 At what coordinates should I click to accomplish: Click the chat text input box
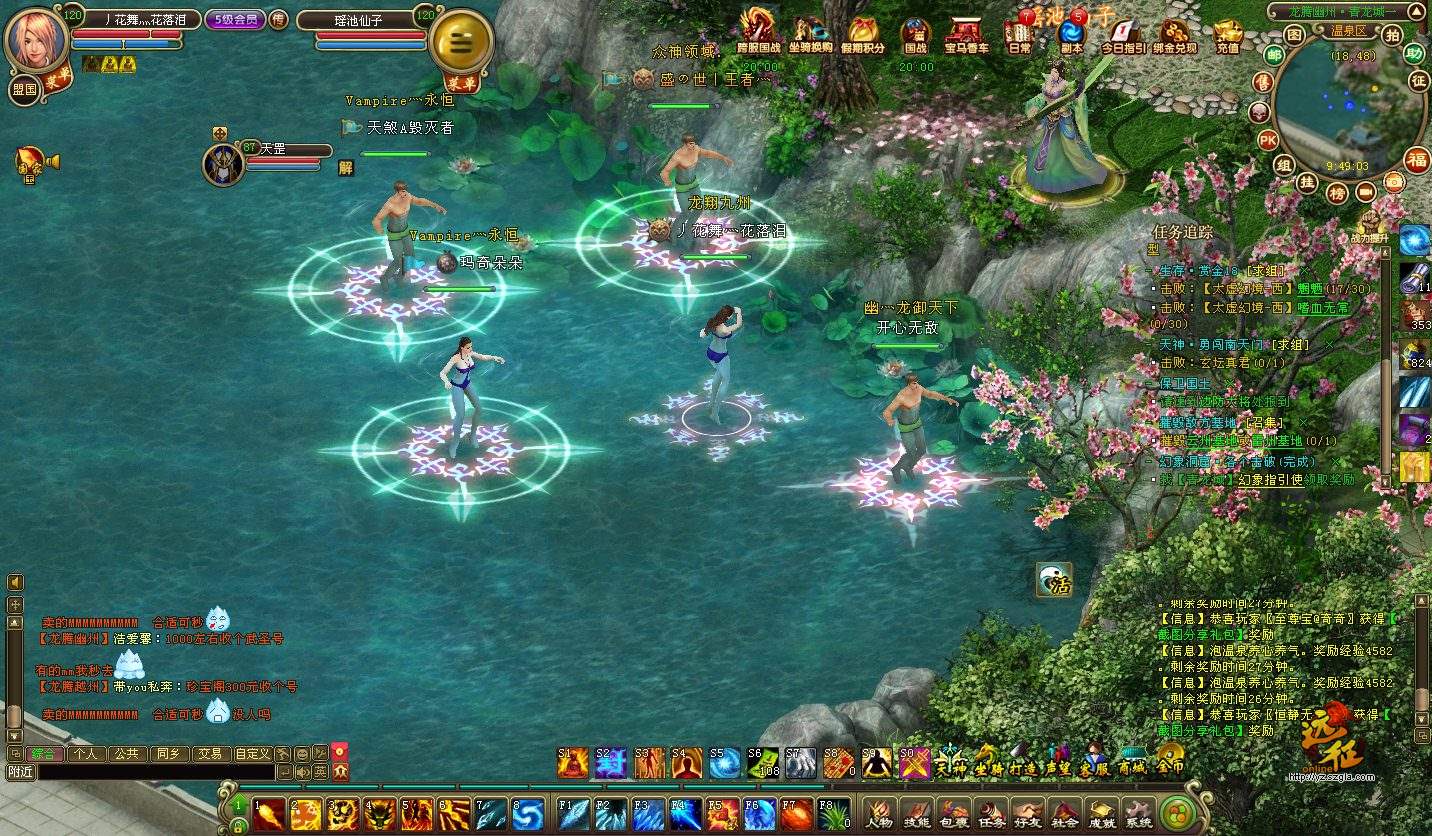pyautogui.click(x=155, y=772)
